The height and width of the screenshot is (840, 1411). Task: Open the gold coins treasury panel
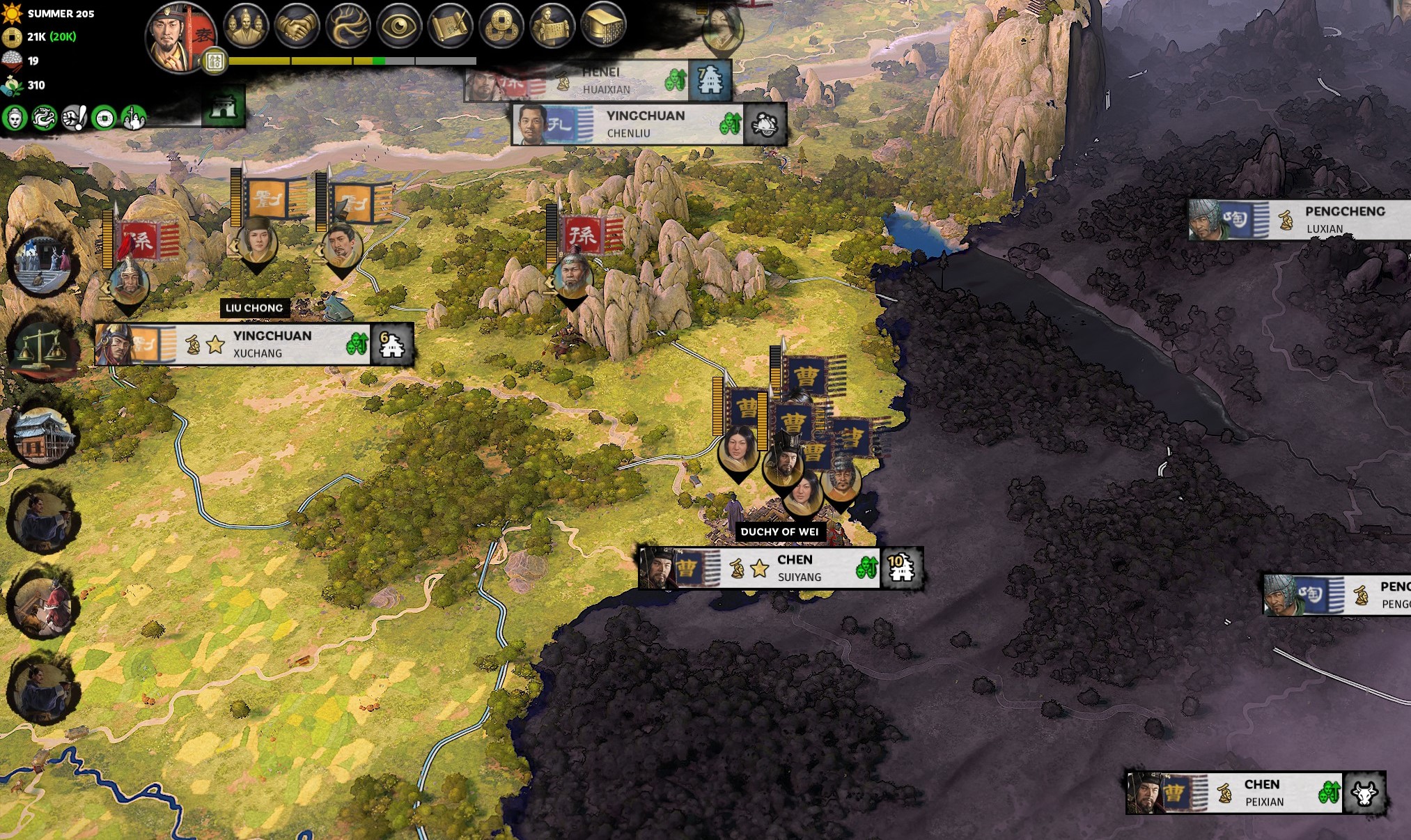tap(500, 26)
